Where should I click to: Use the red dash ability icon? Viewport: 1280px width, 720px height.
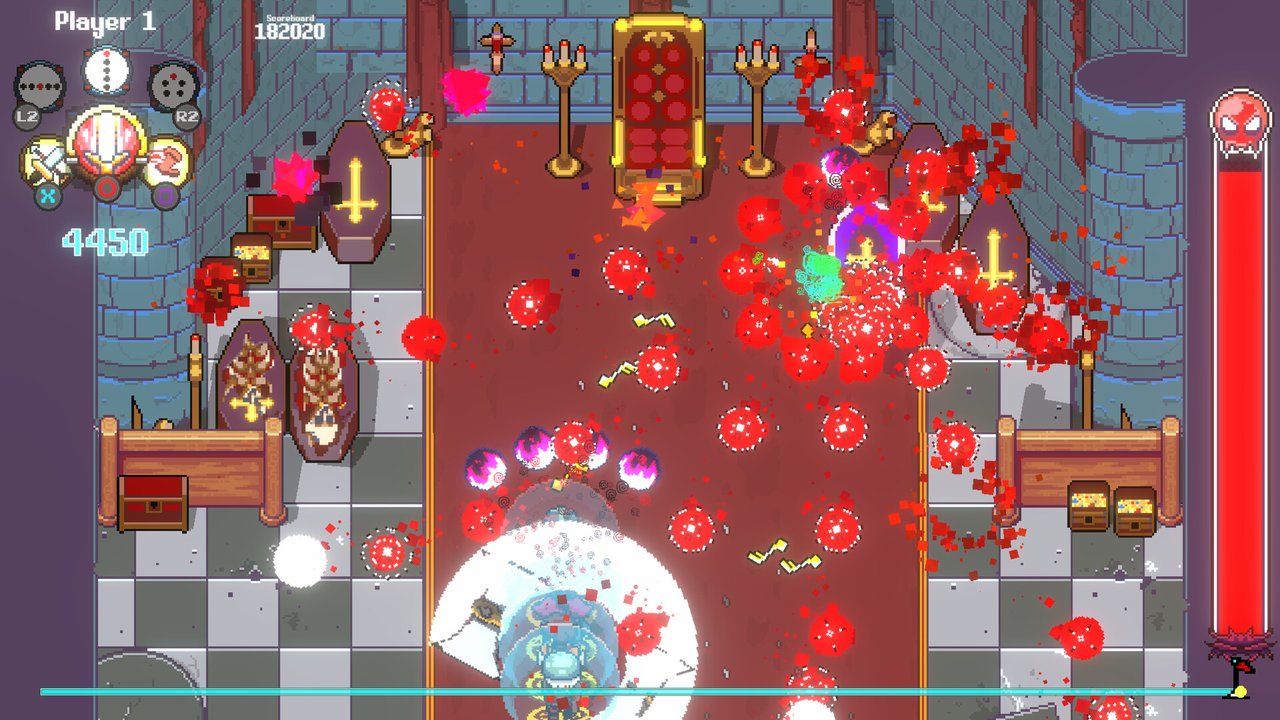coord(167,162)
